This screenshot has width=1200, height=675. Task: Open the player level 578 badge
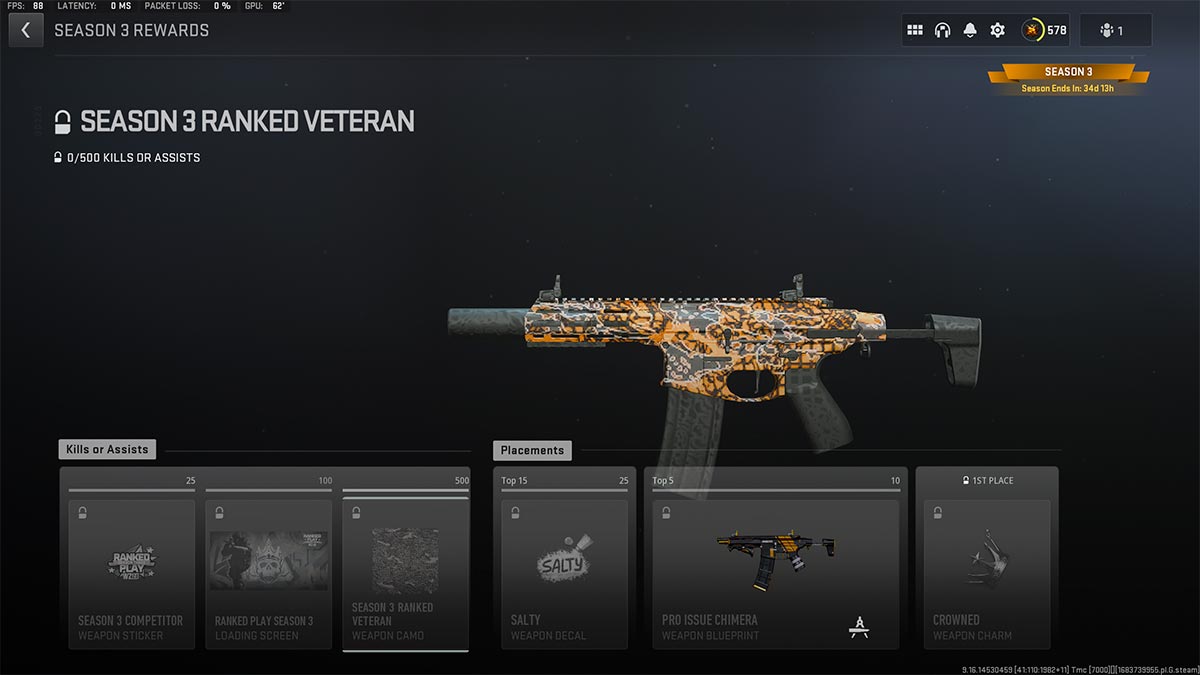pos(1044,30)
